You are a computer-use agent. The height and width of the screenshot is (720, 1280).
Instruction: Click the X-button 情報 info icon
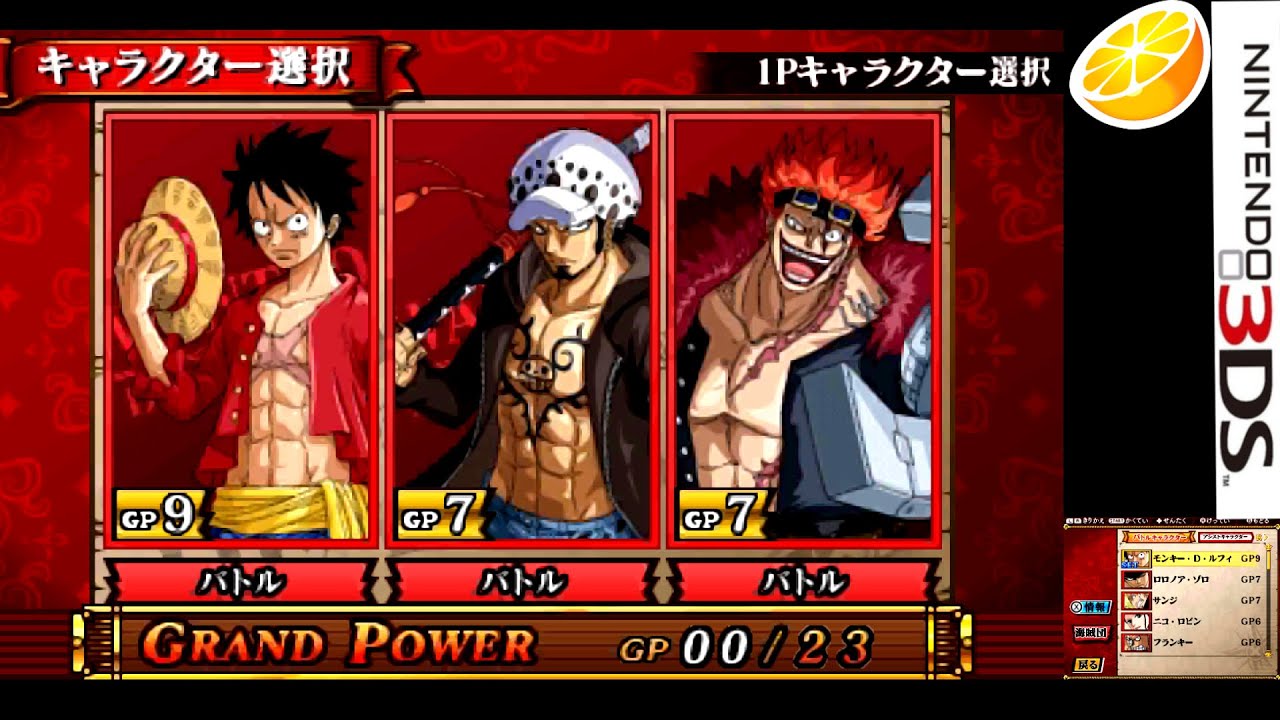[x=1091, y=606]
